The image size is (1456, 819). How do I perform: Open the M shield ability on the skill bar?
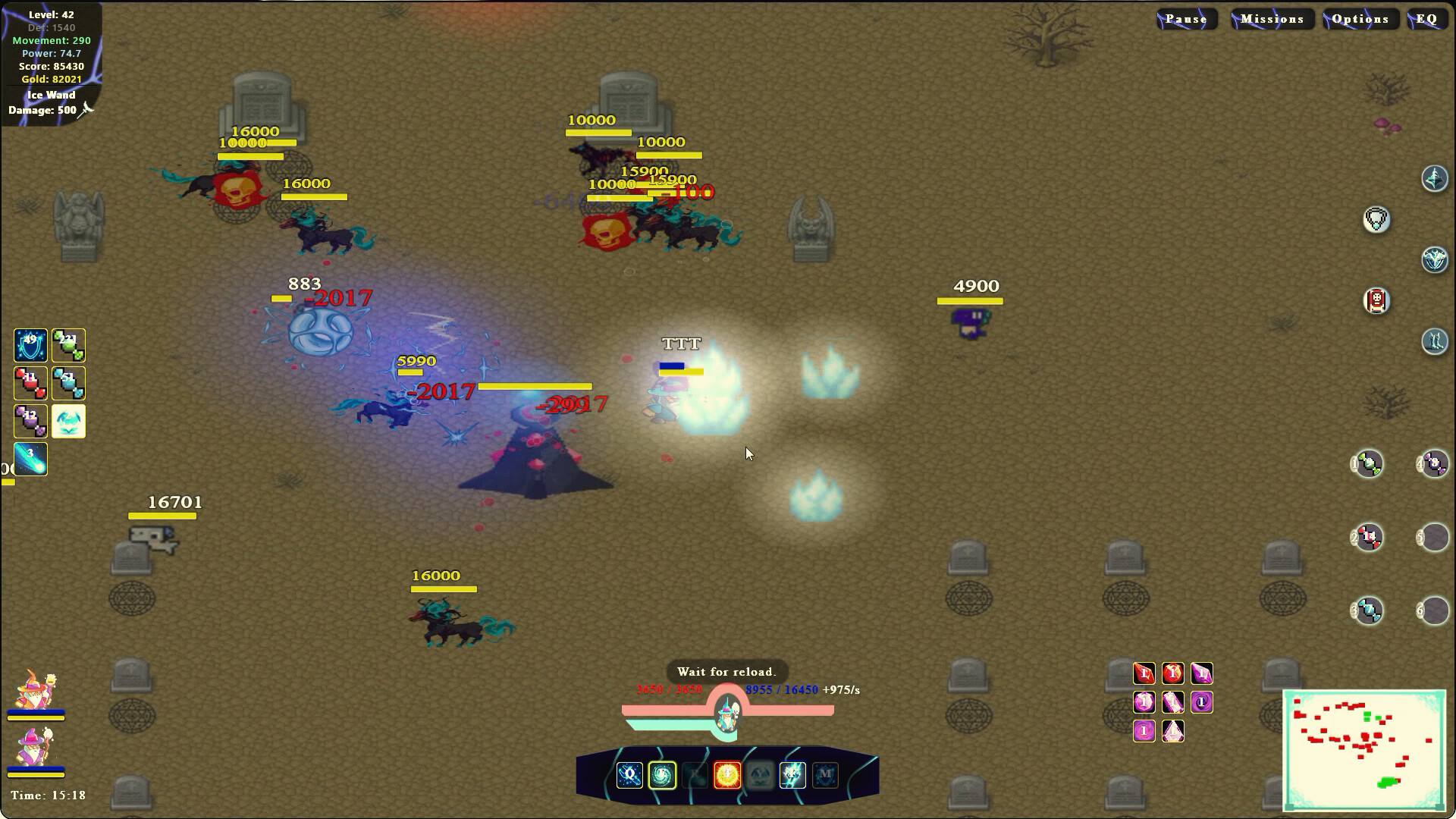click(825, 775)
